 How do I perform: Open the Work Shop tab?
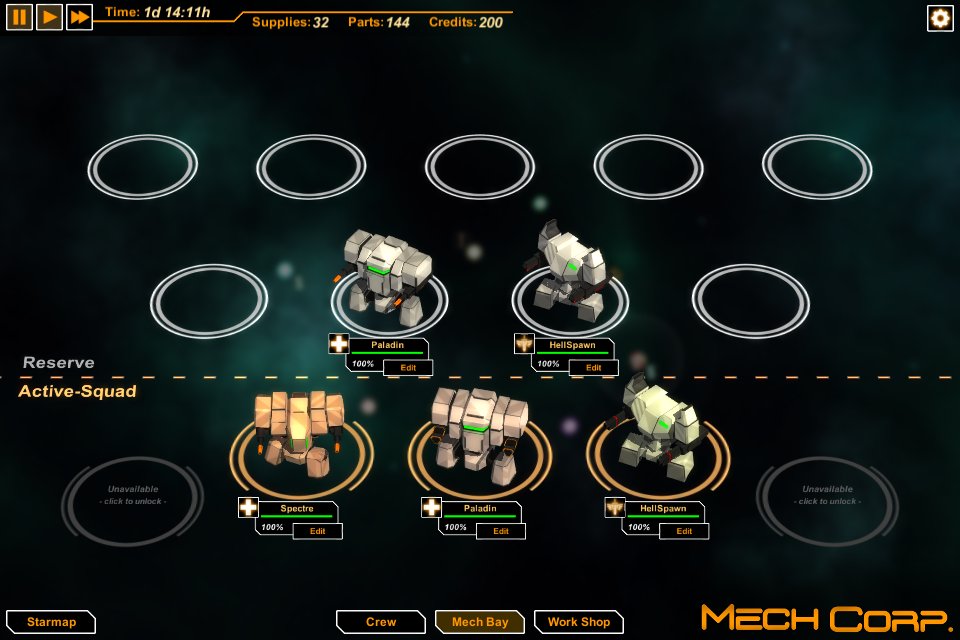578,622
